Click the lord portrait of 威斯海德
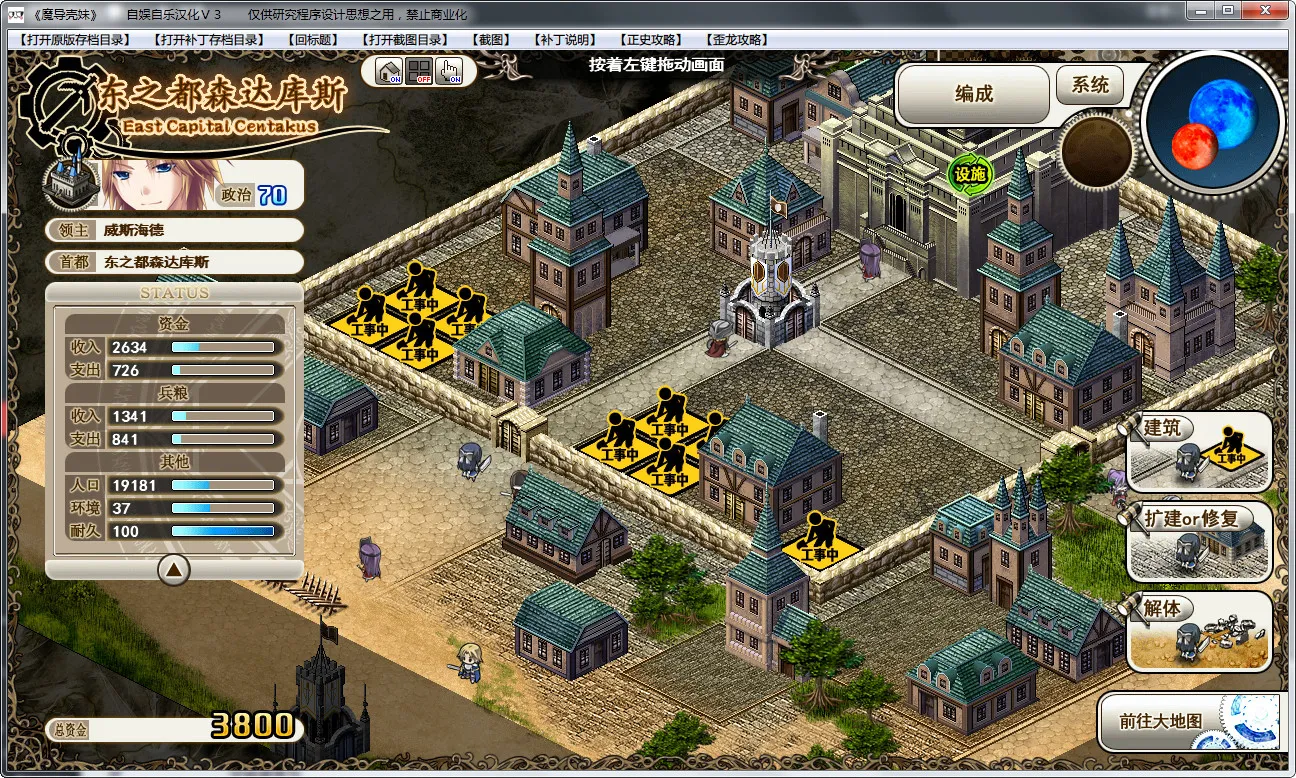 pyautogui.click(x=150, y=185)
